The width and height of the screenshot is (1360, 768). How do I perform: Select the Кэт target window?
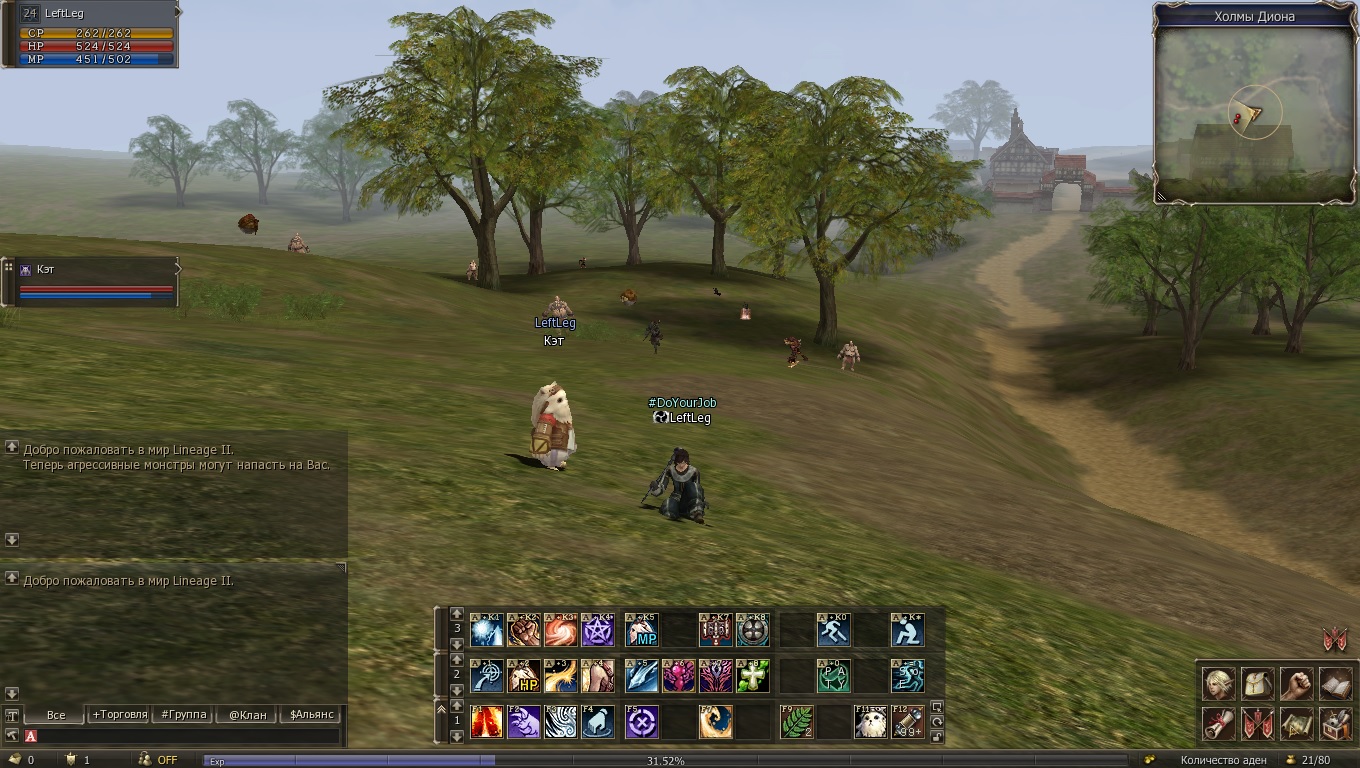click(95, 282)
